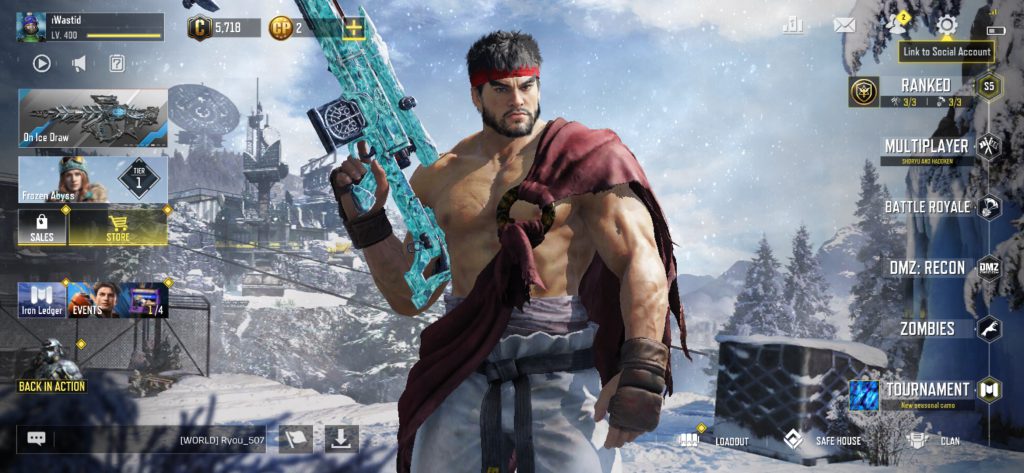This screenshot has height=473, width=1024.
Task: Visit the Safe House
Action: click(x=824, y=440)
